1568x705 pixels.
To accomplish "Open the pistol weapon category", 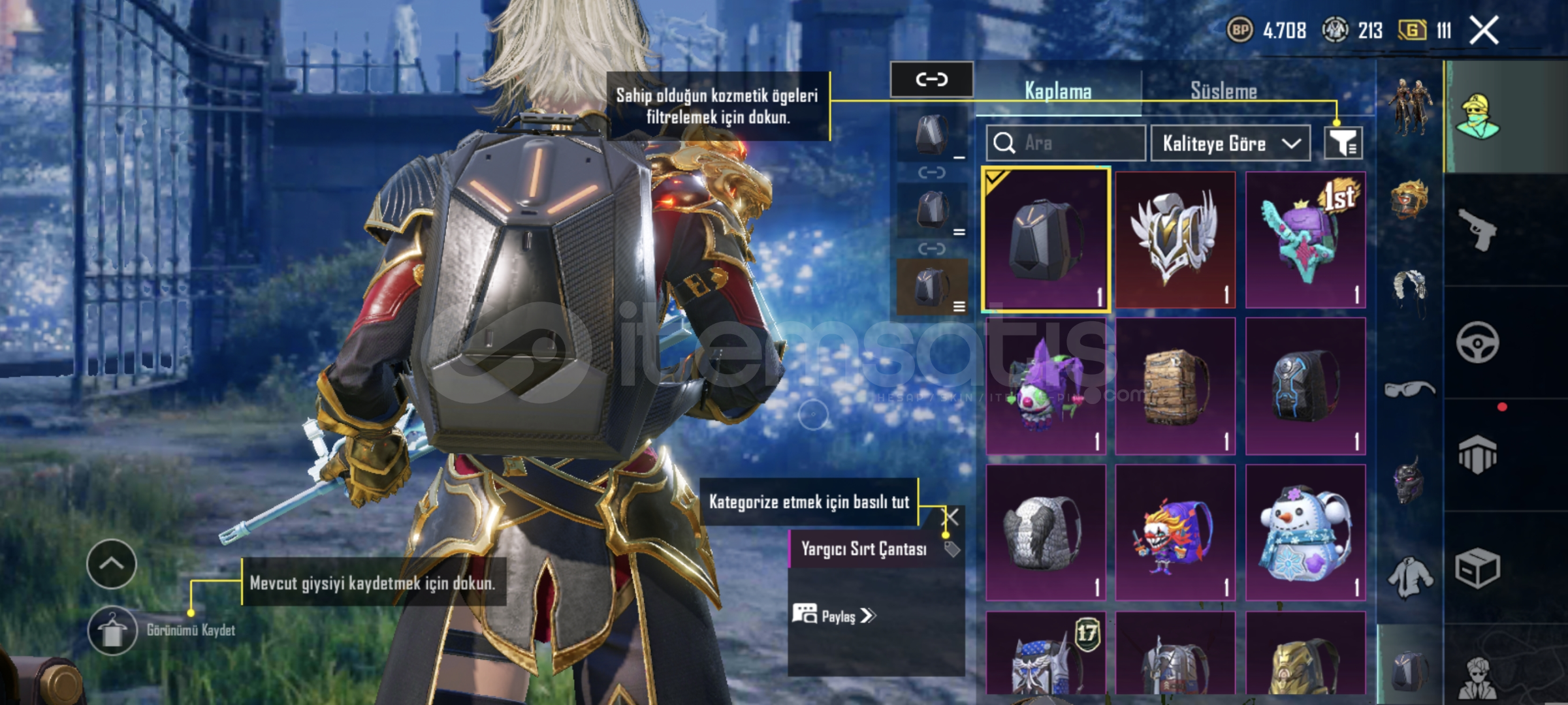I will coord(1478,229).
